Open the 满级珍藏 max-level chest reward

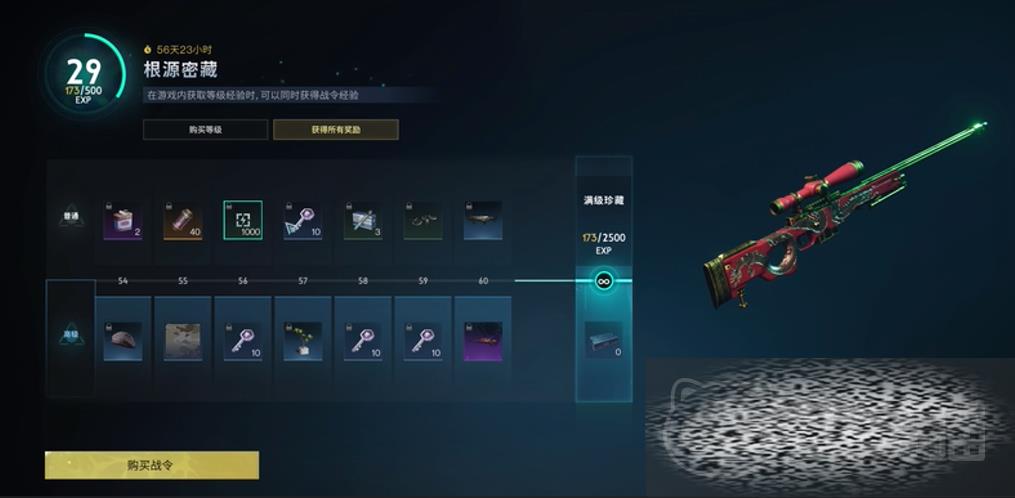[603, 340]
